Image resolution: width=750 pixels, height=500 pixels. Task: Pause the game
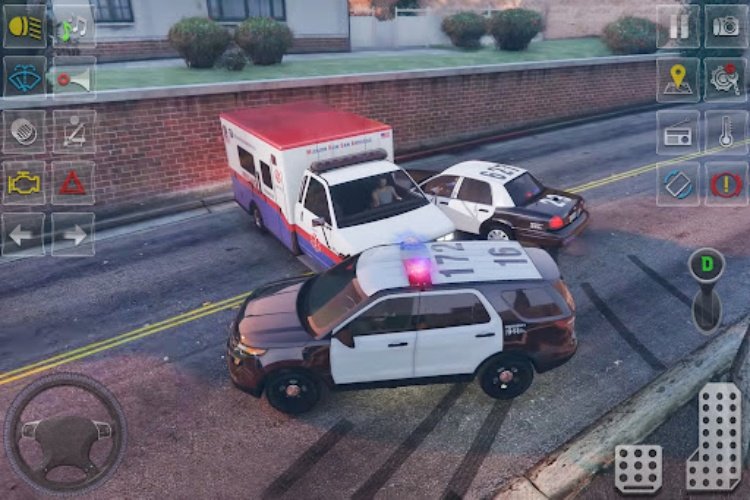pos(678,27)
